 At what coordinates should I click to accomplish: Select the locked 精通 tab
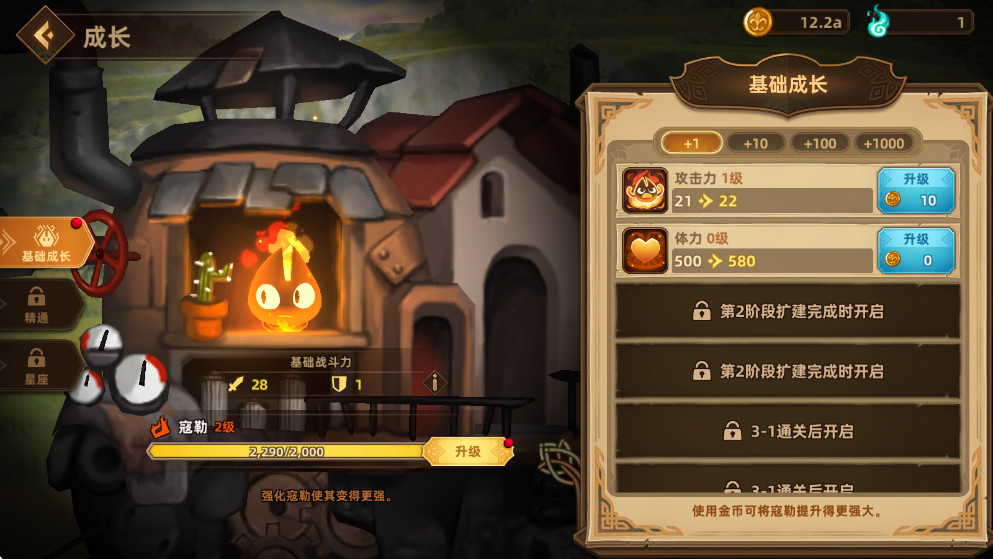pyautogui.click(x=37, y=305)
